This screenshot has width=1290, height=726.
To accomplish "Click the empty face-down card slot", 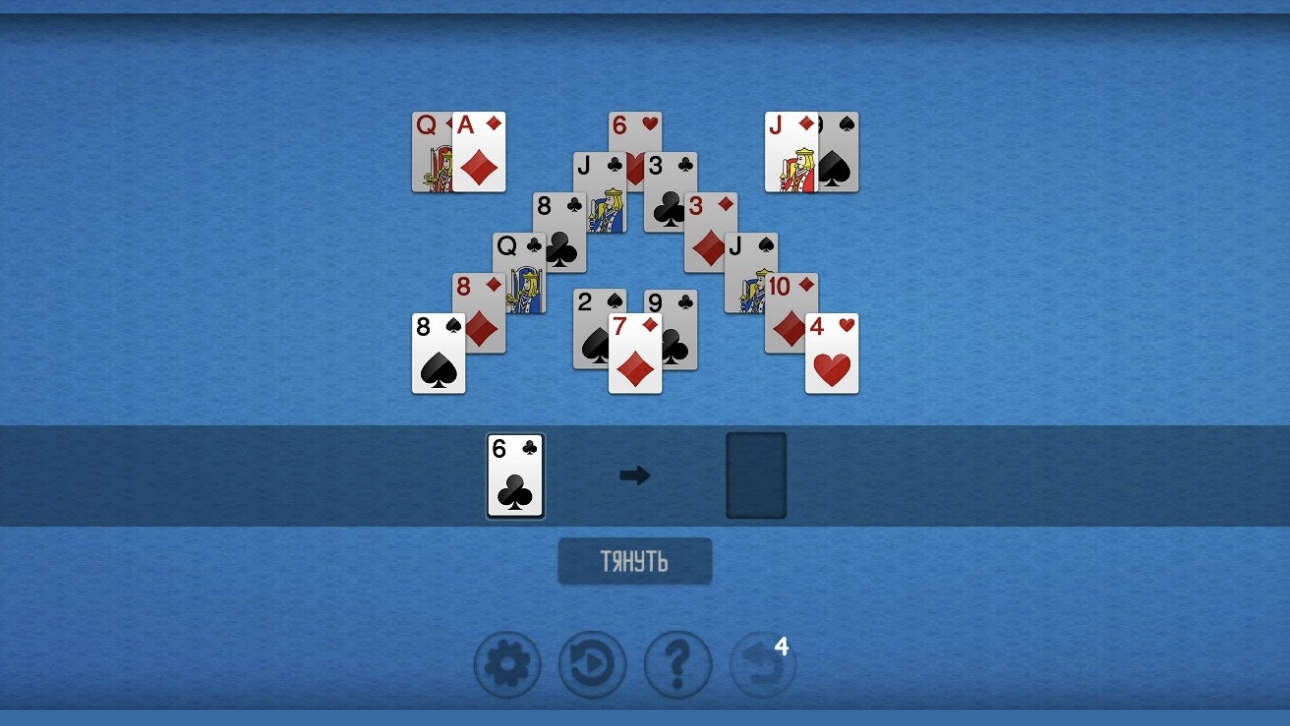I will [x=756, y=476].
